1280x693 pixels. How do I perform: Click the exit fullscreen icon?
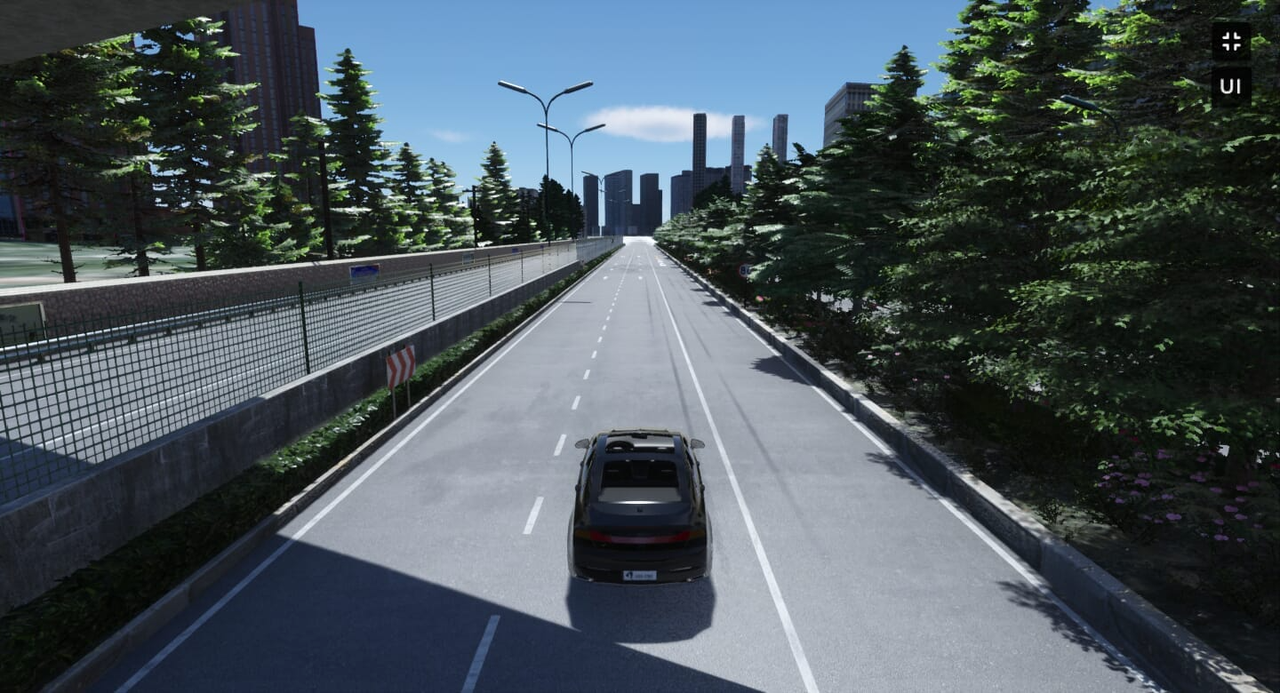pyautogui.click(x=1231, y=41)
